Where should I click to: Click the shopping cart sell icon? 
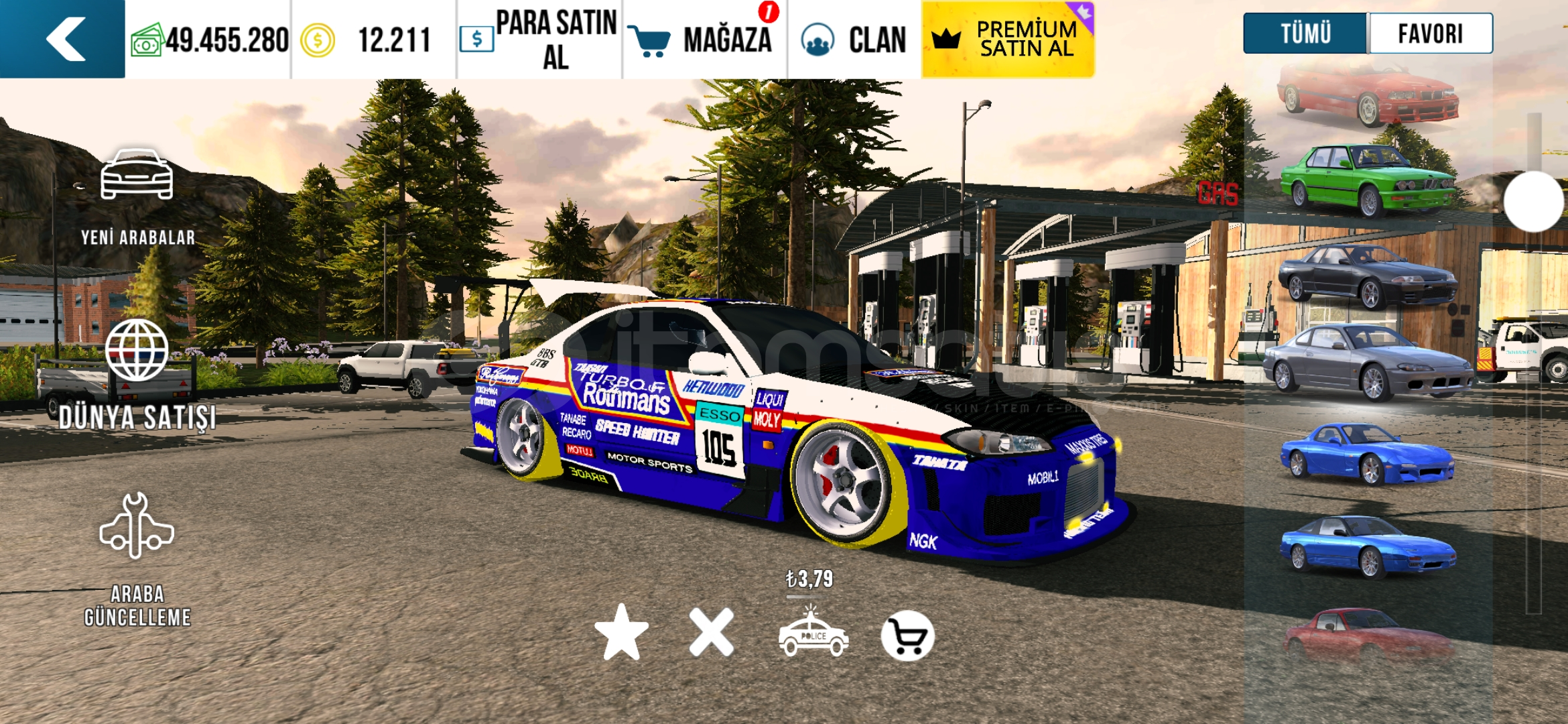pyautogui.click(x=907, y=636)
